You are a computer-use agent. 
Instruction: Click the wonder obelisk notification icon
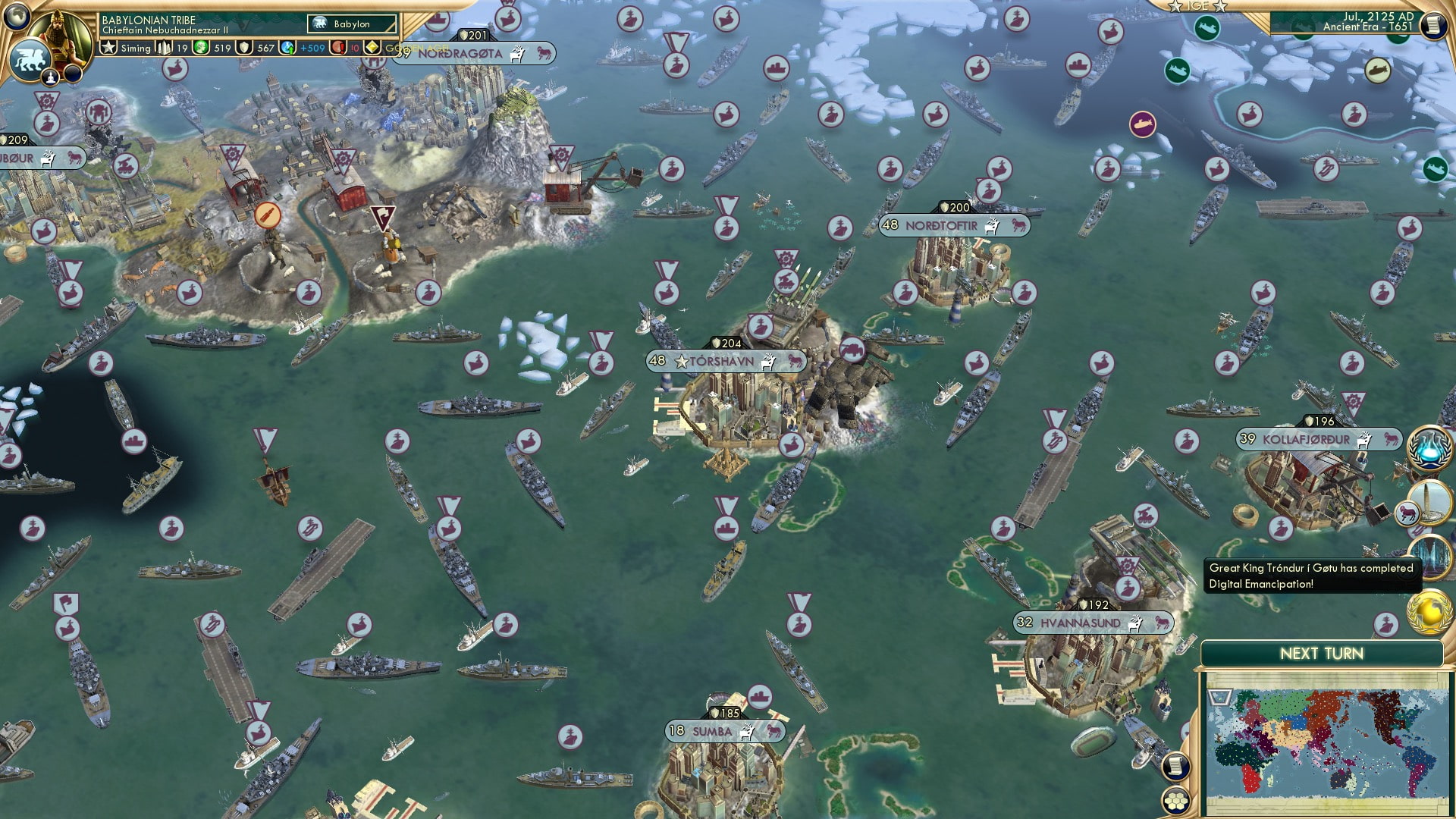(x=1428, y=502)
